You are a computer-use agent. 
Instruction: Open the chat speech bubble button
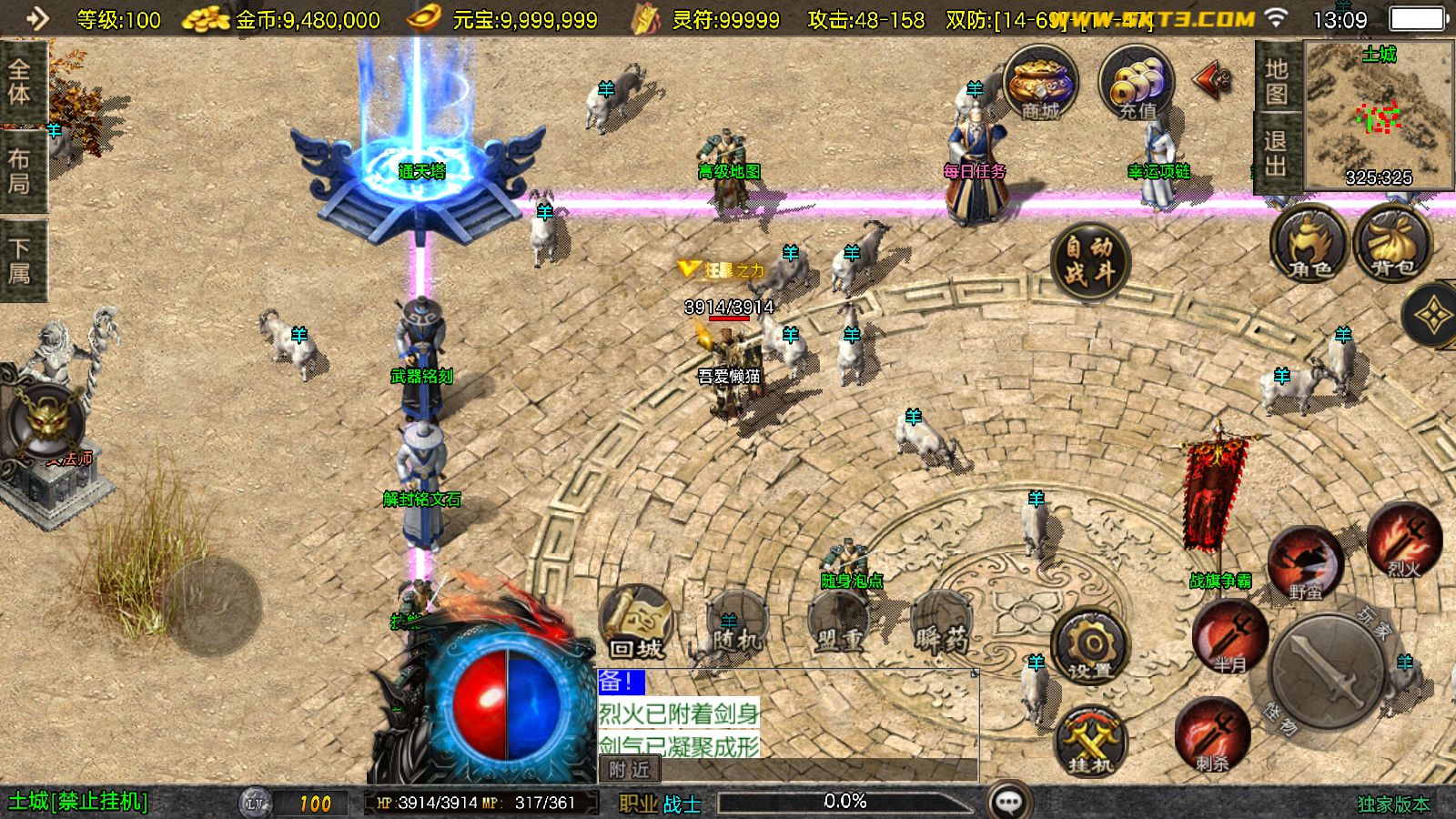[1009, 802]
